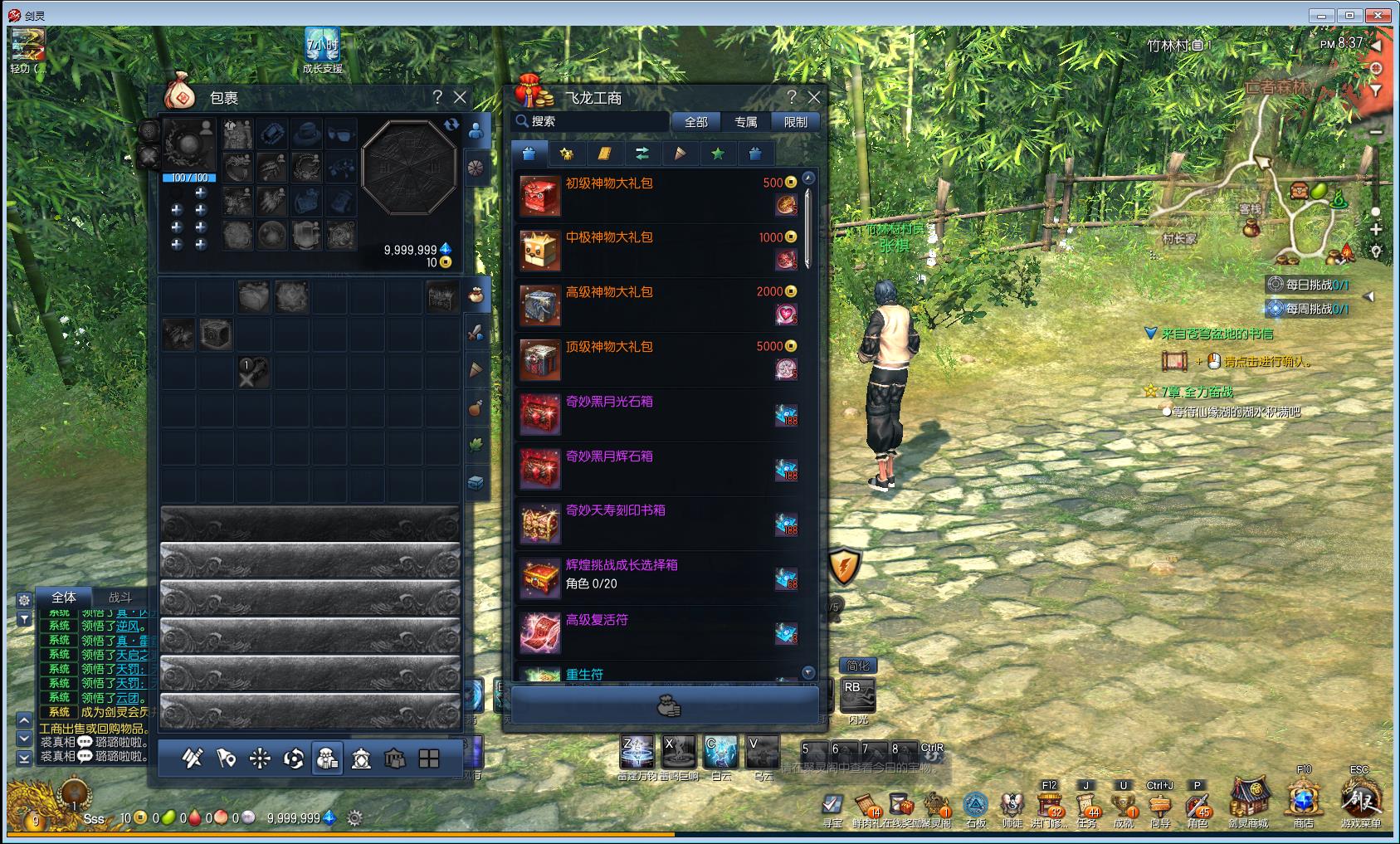Toggle the 简化 button

click(x=858, y=666)
